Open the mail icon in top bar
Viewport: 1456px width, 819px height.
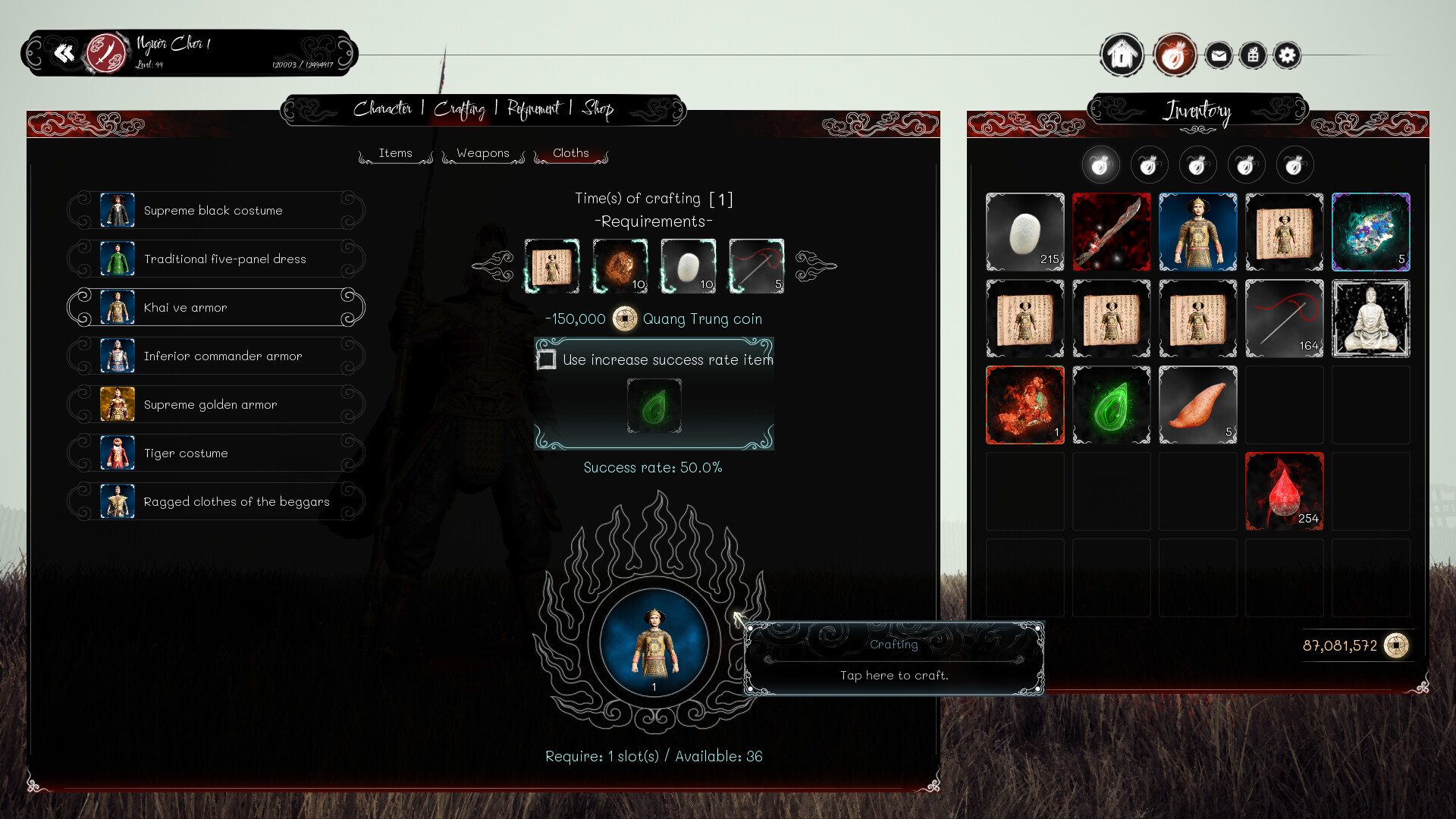(1219, 55)
